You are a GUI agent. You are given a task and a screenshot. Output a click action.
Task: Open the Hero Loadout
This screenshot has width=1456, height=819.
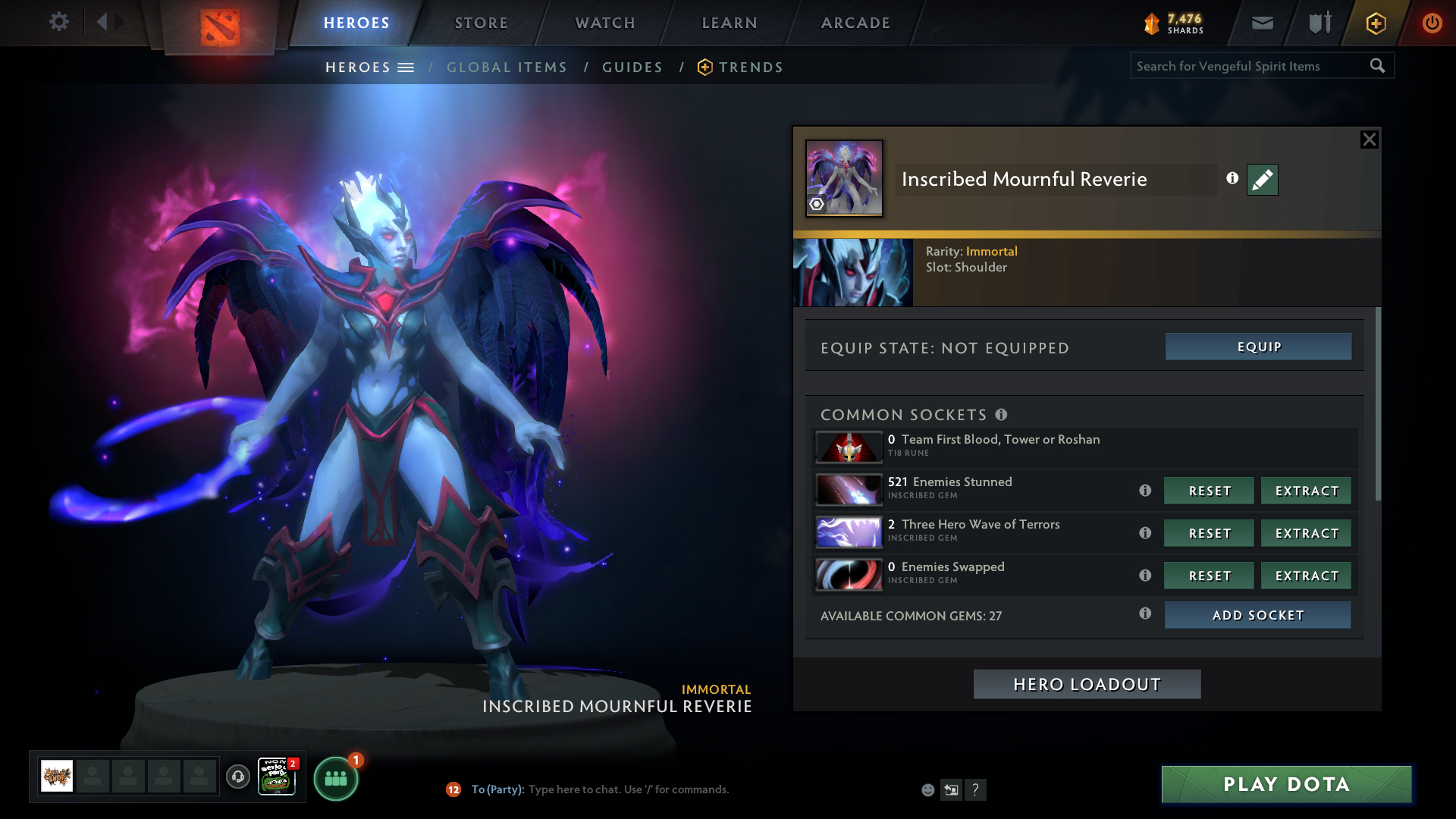tap(1087, 684)
